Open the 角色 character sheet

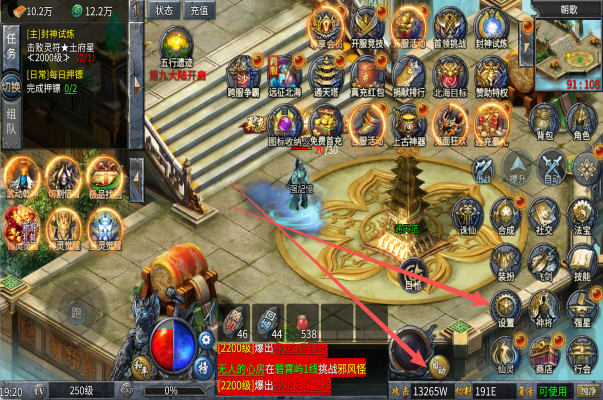[581, 120]
